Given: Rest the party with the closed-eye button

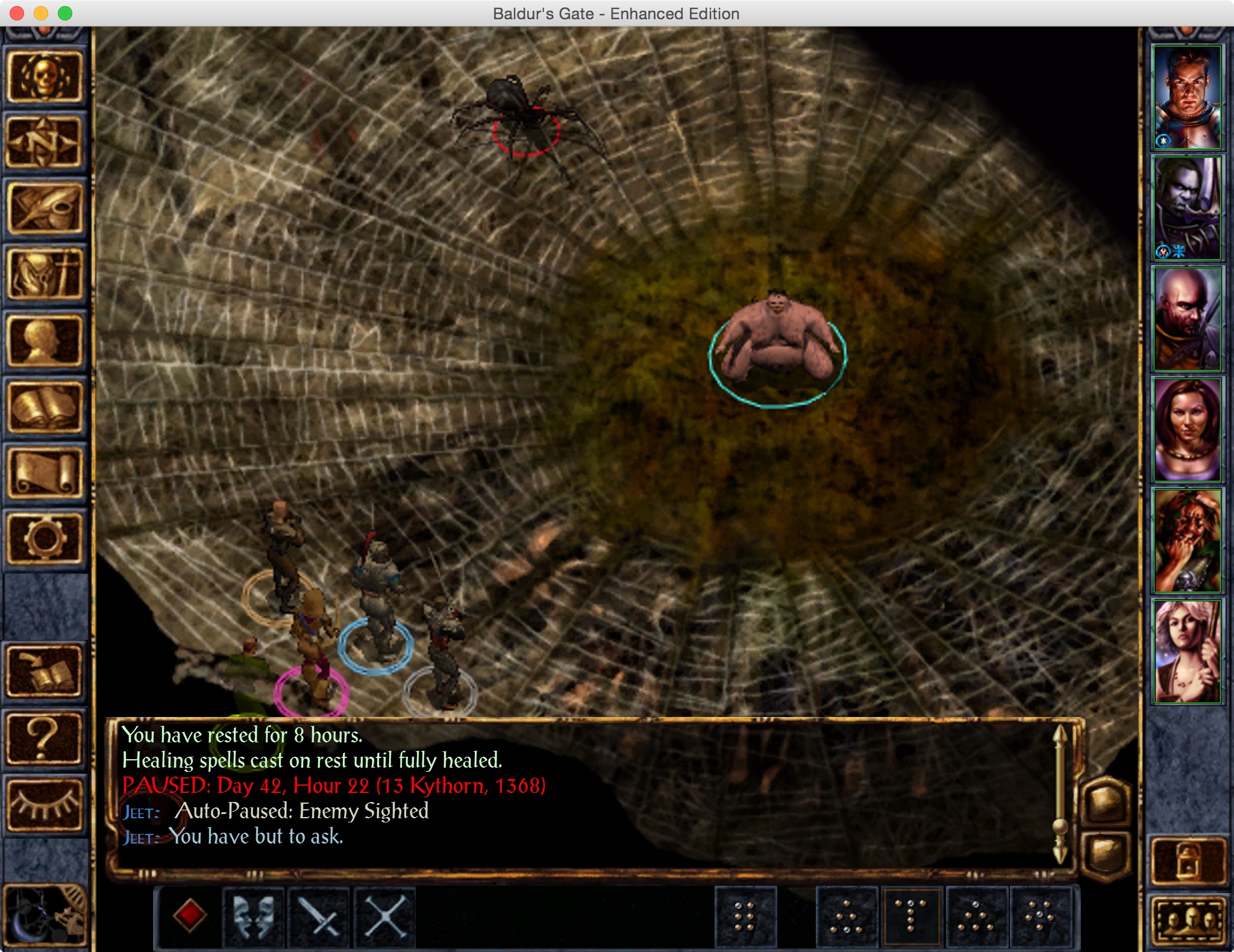Looking at the screenshot, I should tap(45, 804).
